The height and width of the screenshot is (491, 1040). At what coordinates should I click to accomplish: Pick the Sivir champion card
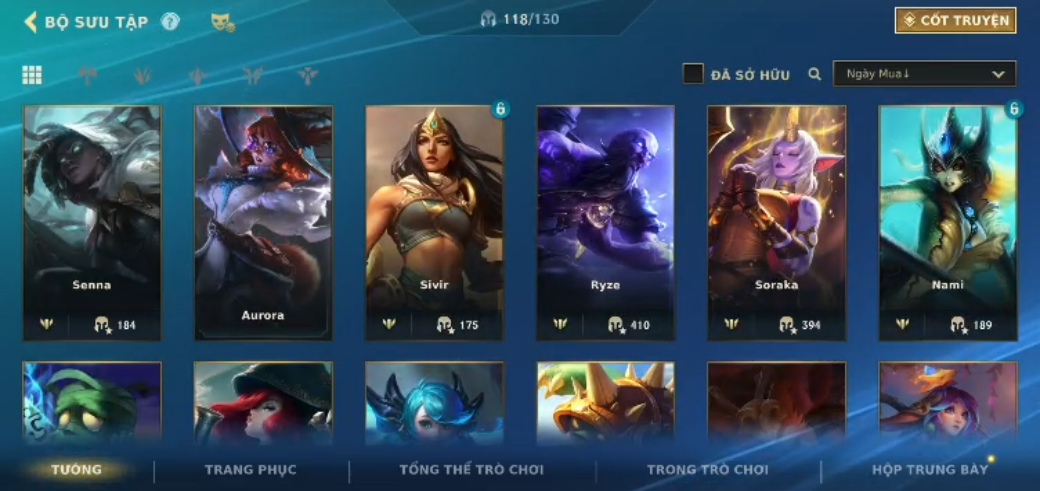434,222
